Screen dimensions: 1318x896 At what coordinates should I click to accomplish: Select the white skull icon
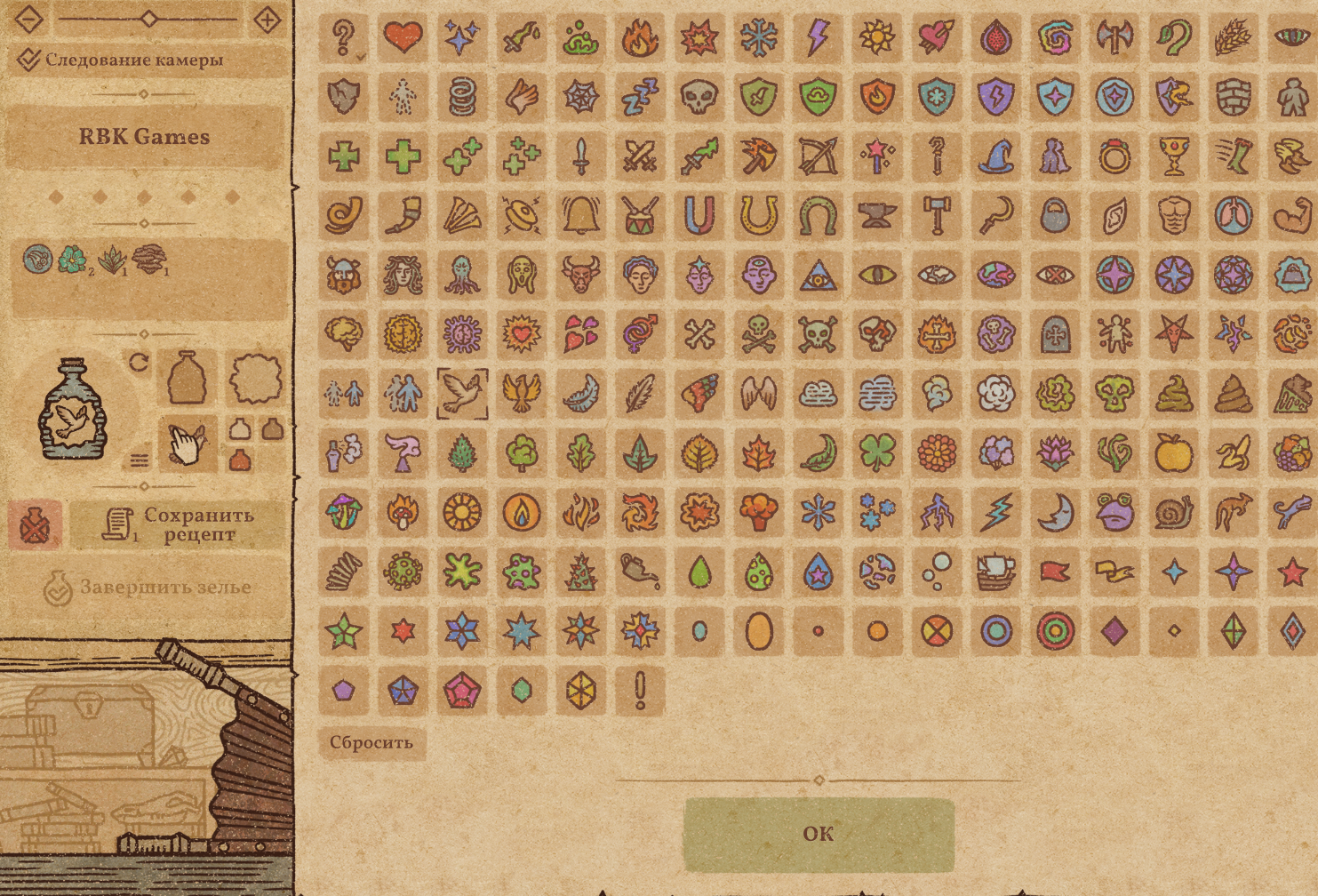699,97
